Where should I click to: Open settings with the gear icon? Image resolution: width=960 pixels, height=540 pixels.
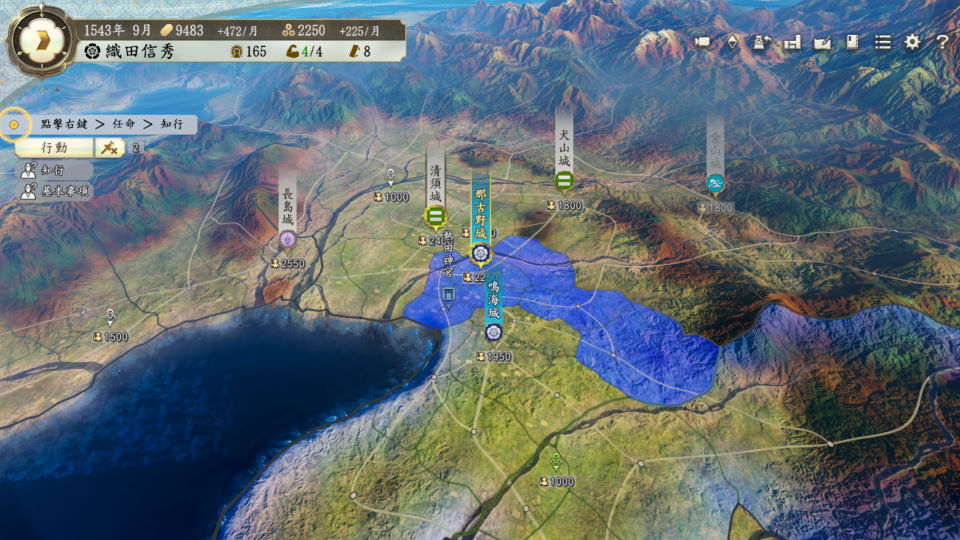912,42
